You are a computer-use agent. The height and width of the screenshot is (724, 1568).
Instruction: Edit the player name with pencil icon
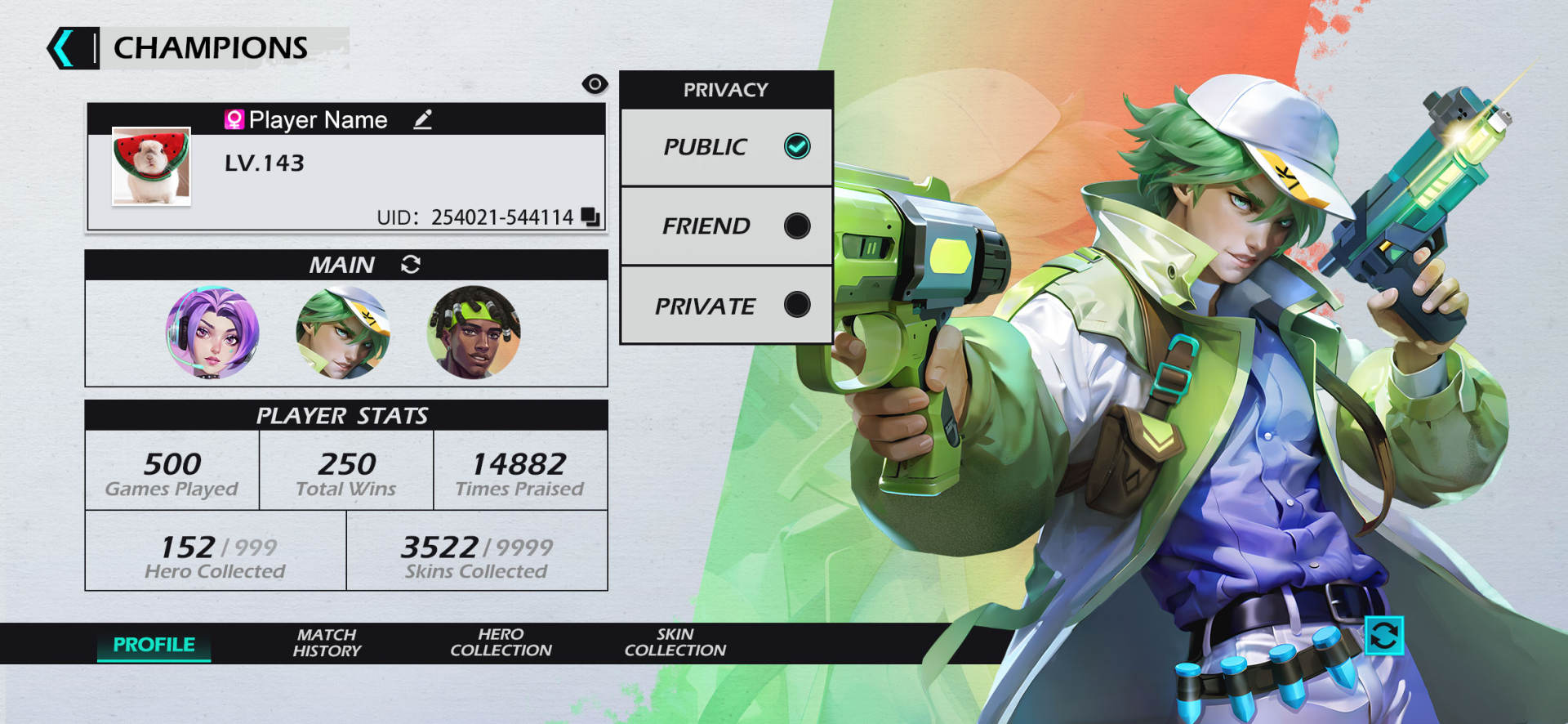422,120
